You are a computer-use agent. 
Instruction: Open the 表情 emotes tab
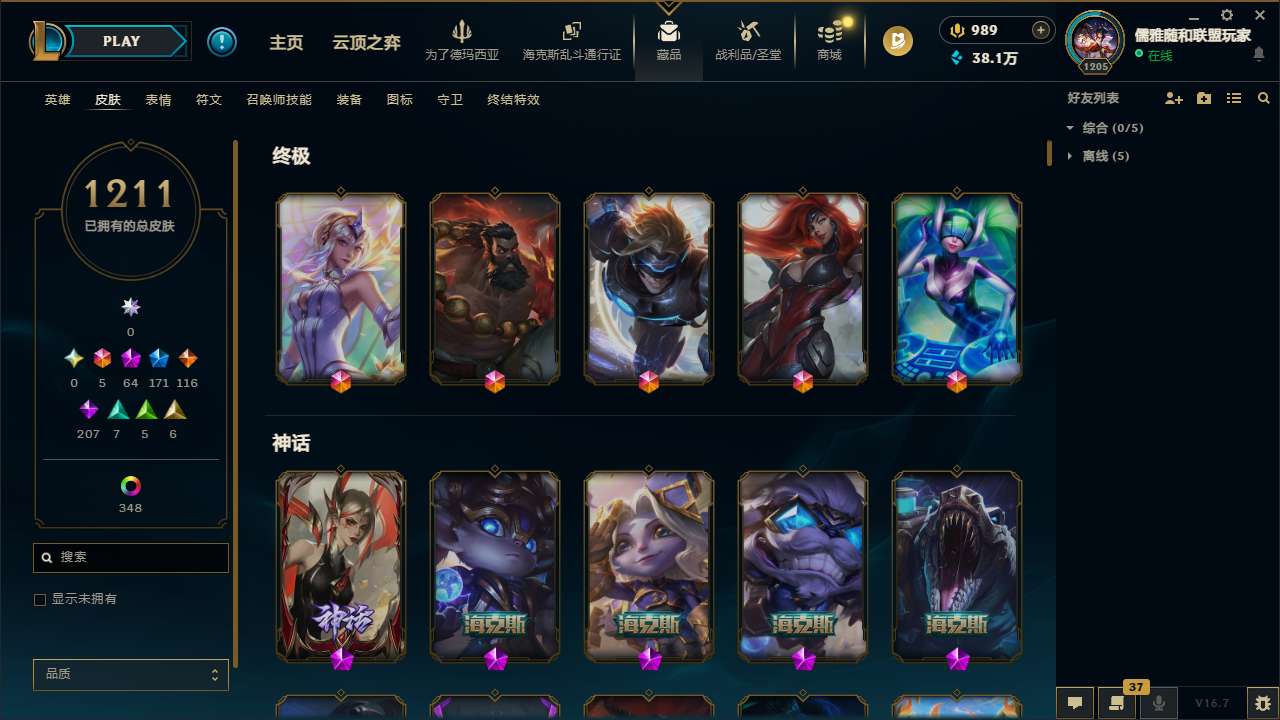158,100
